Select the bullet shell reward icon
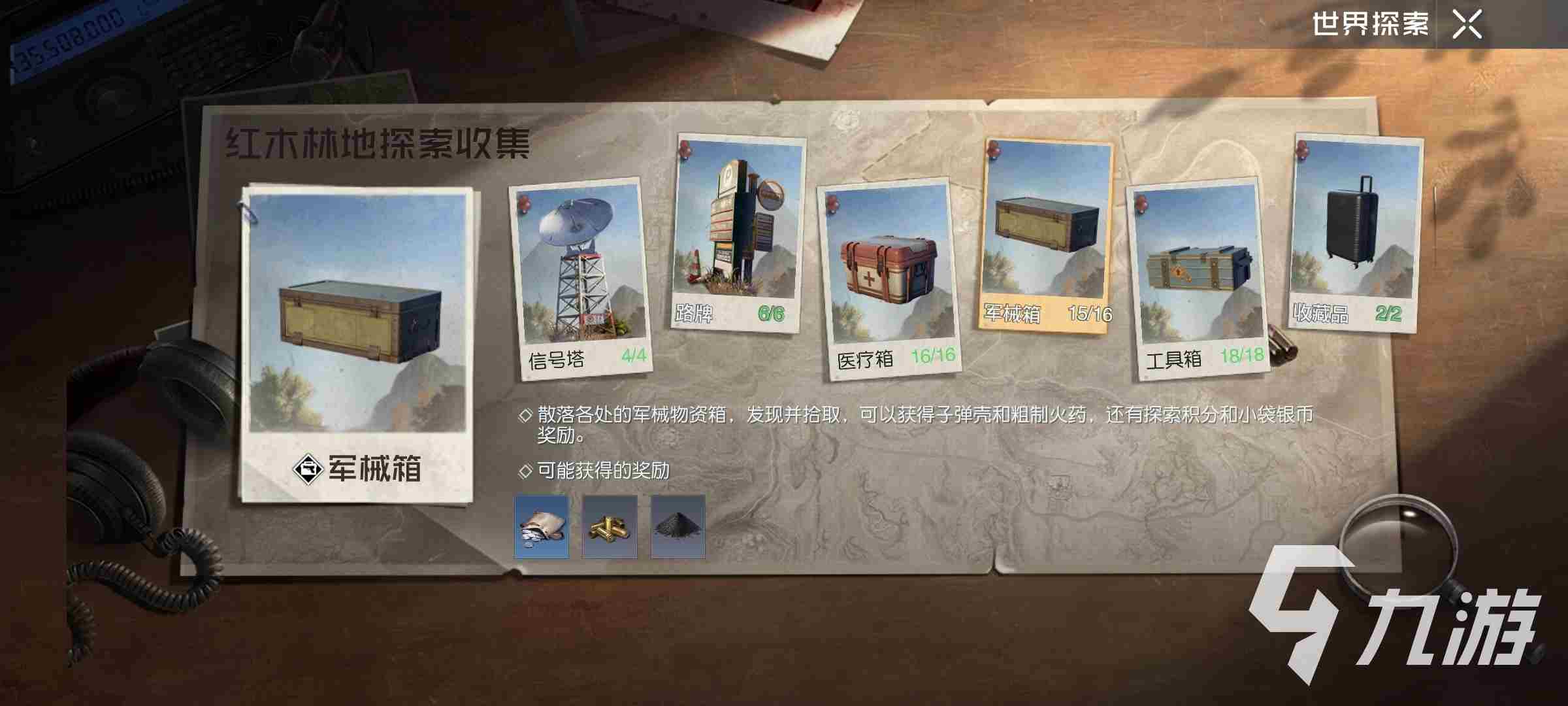 (x=609, y=525)
